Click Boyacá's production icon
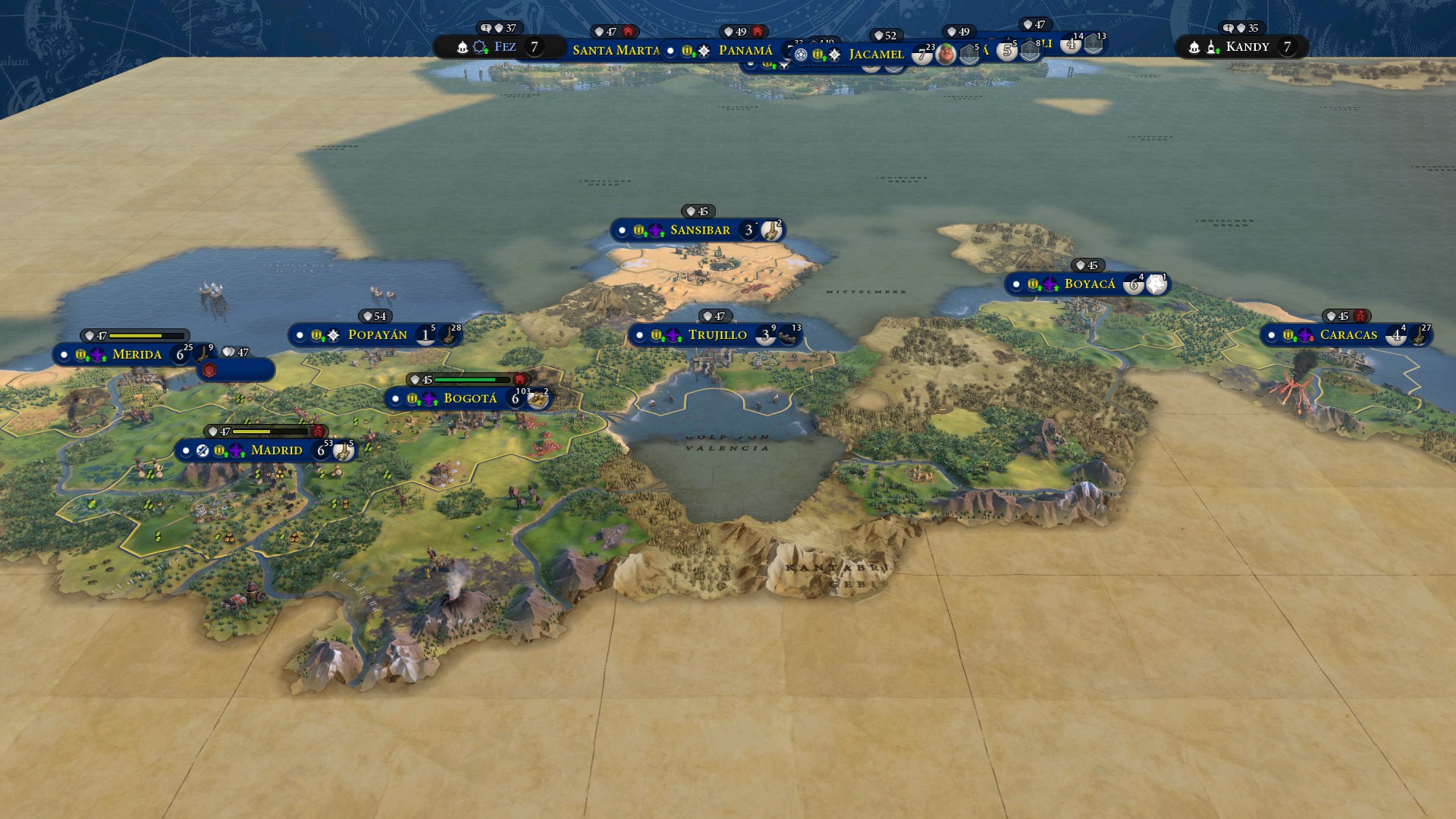Image resolution: width=1456 pixels, height=819 pixels. coord(1156,284)
